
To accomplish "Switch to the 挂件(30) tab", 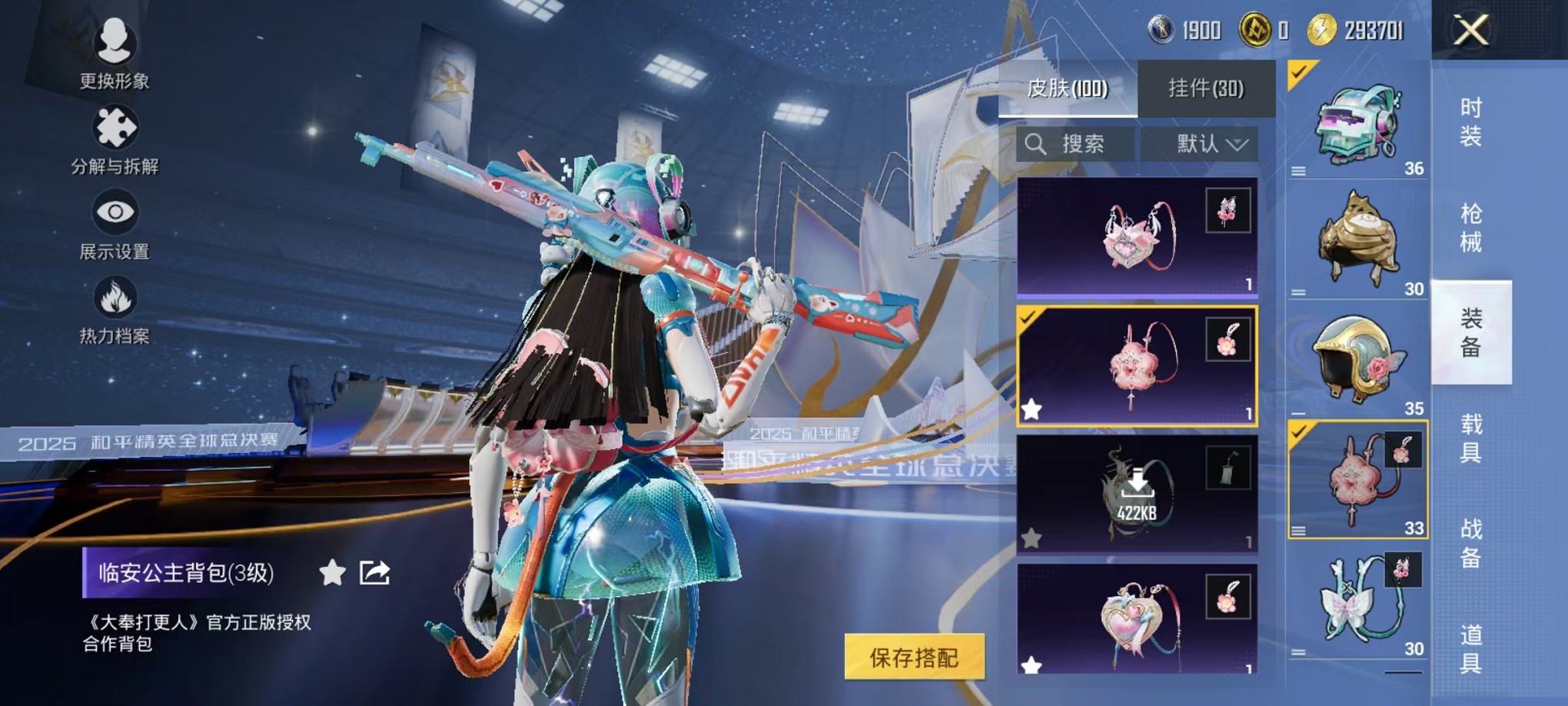I will pyautogui.click(x=1207, y=89).
